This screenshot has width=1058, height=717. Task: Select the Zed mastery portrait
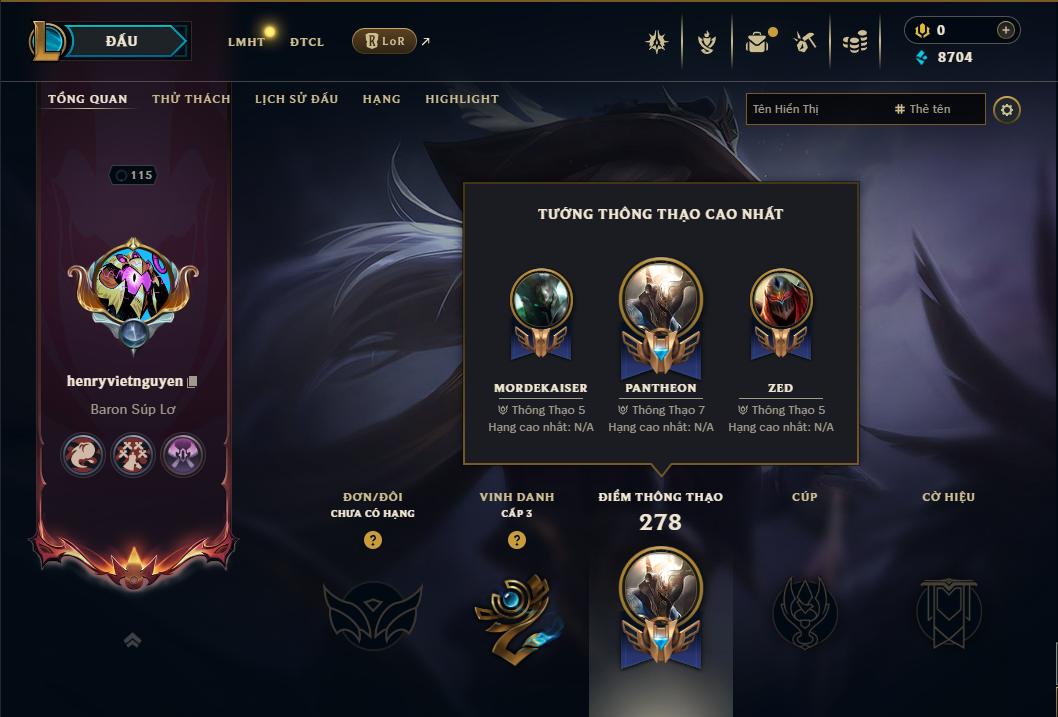coord(781,300)
